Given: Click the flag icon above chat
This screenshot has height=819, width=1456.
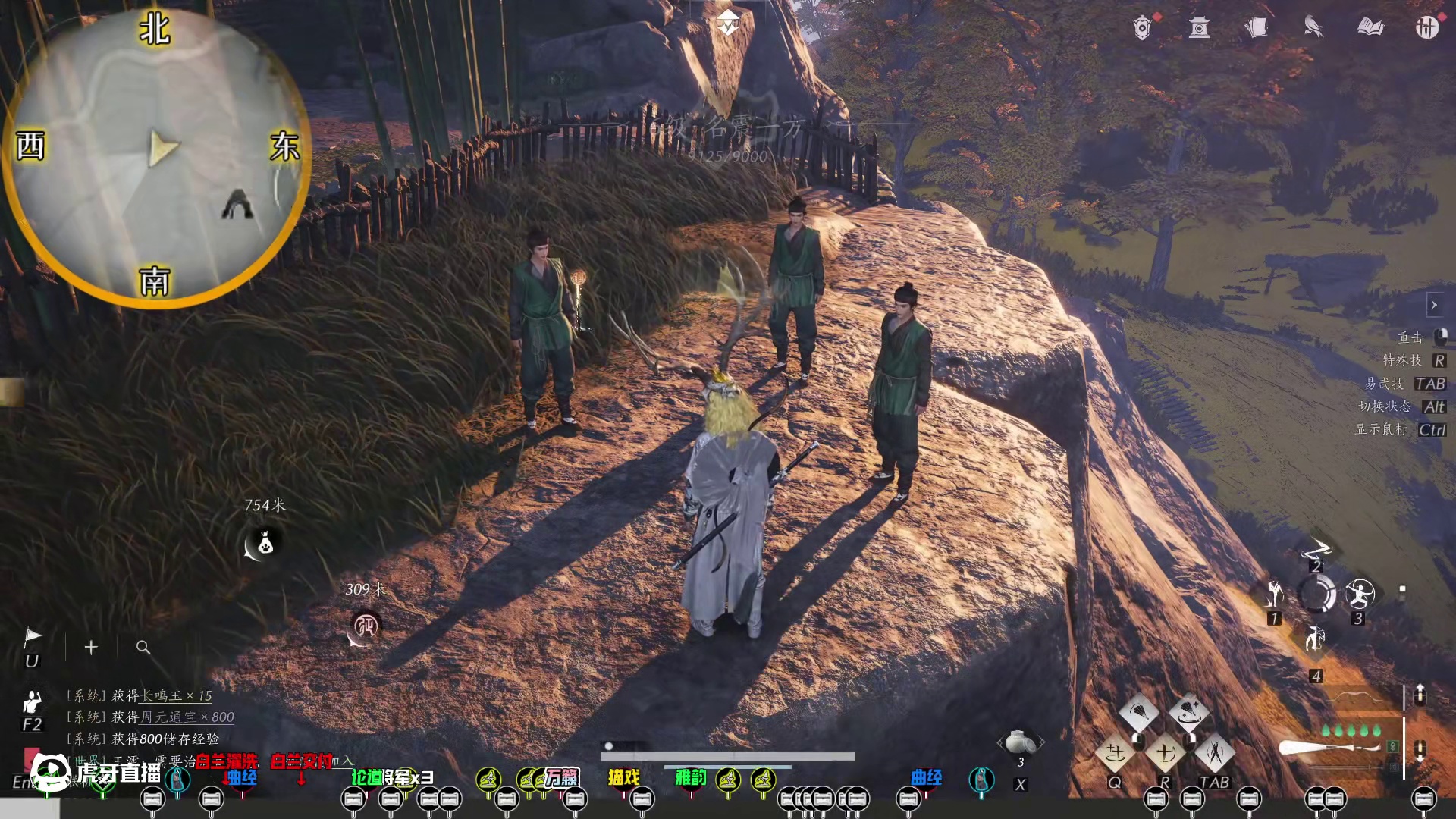Looking at the screenshot, I should 33,637.
